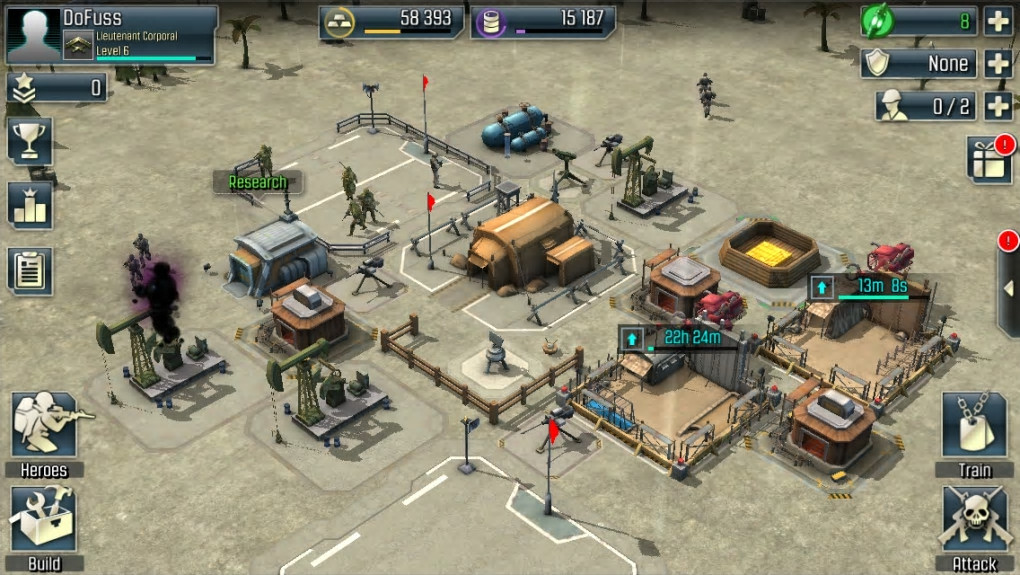Add a shield using the plus button

pos(998,64)
